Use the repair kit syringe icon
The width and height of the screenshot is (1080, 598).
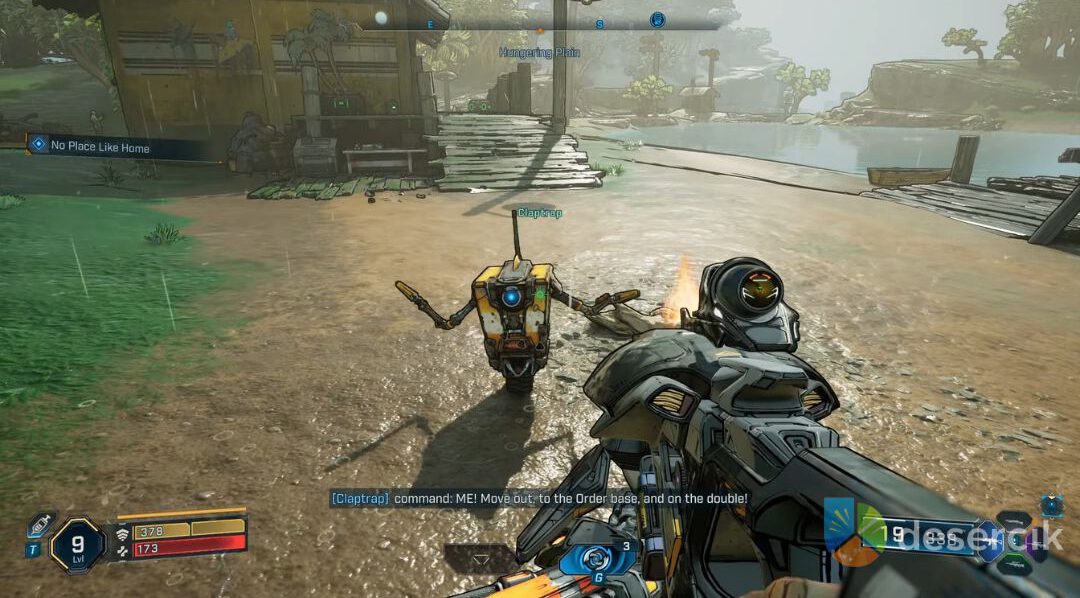click(x=40, y=525)
